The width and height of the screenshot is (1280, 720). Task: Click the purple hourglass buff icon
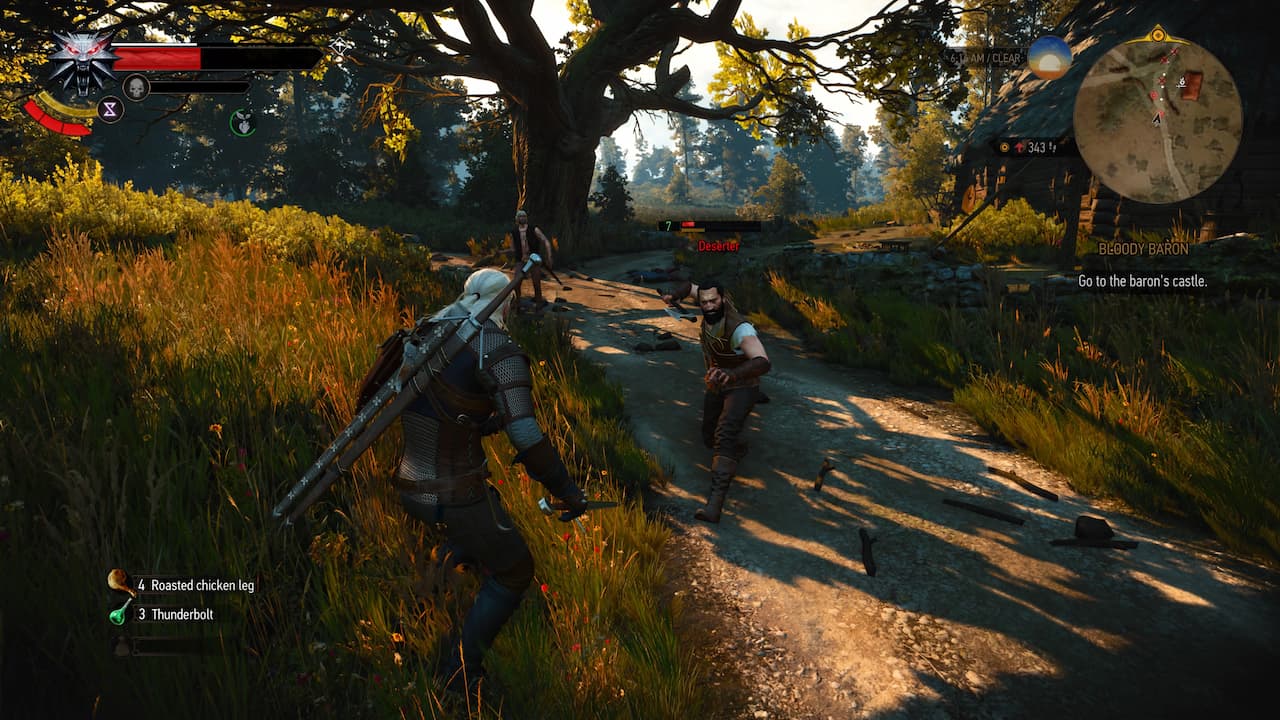point(109,108)
